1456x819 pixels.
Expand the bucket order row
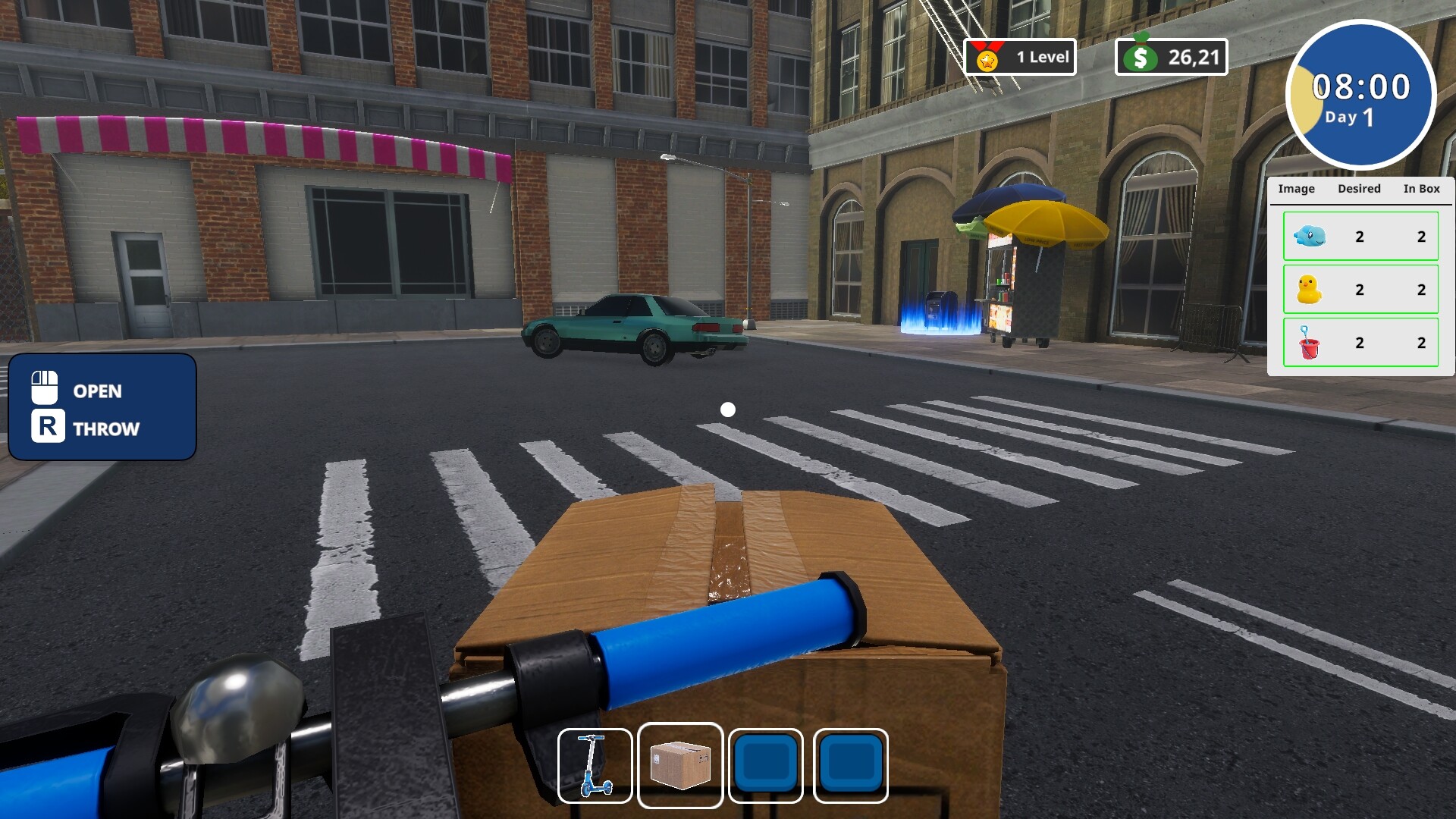coord(1360,342)
